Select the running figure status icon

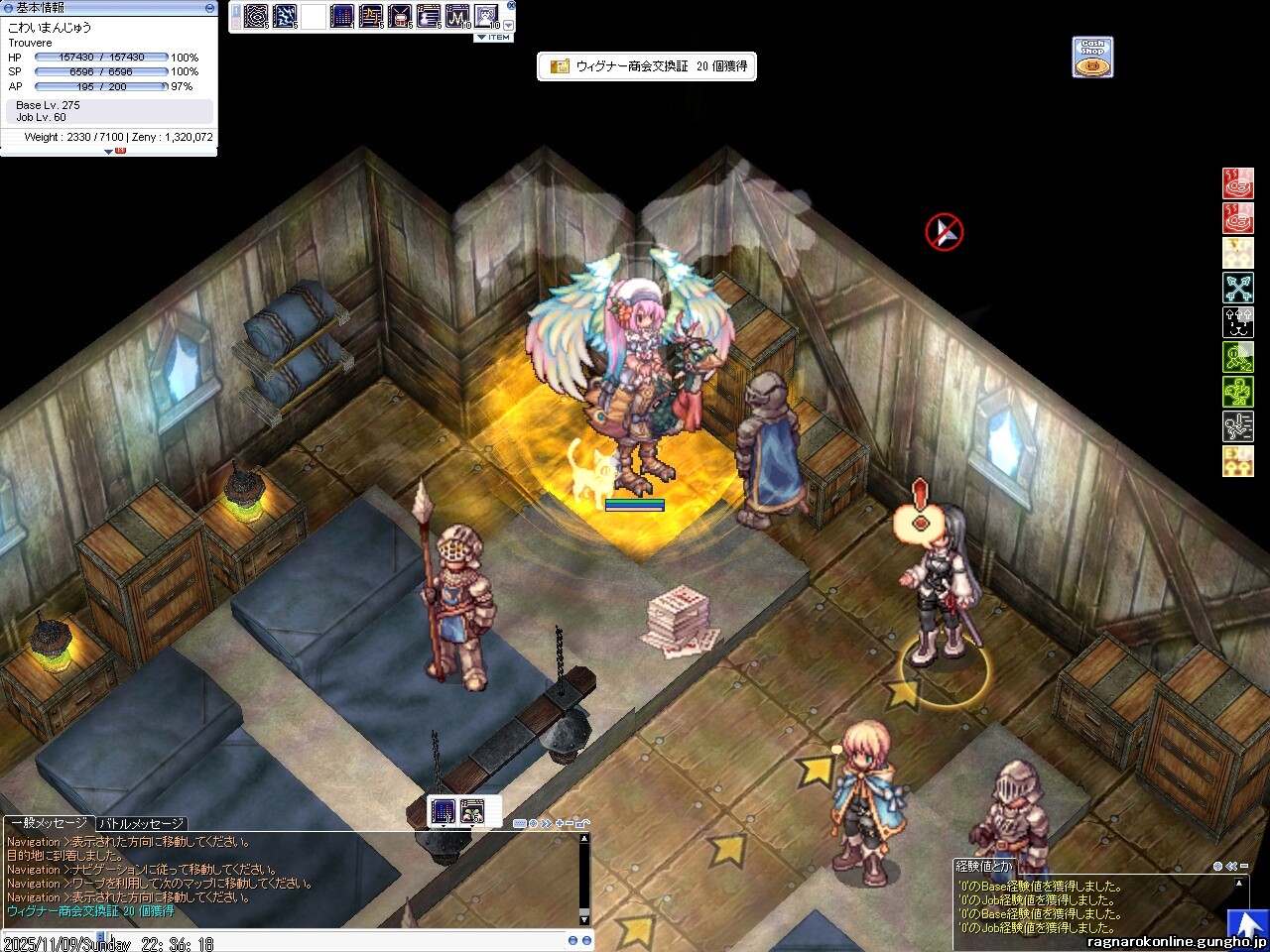(x=1237, y=426)
